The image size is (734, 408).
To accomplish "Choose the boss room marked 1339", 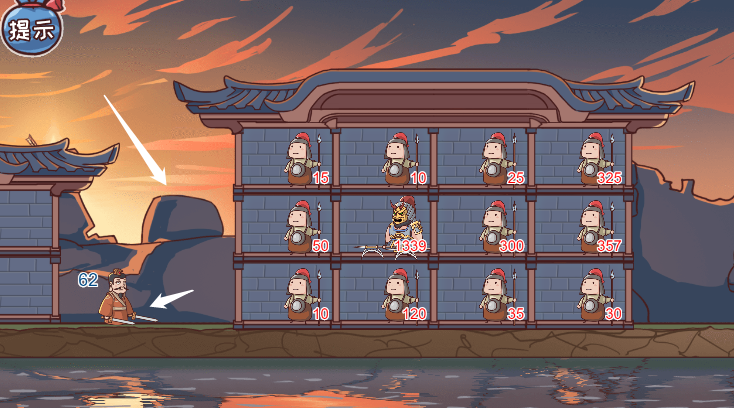I will coord(385,226).
